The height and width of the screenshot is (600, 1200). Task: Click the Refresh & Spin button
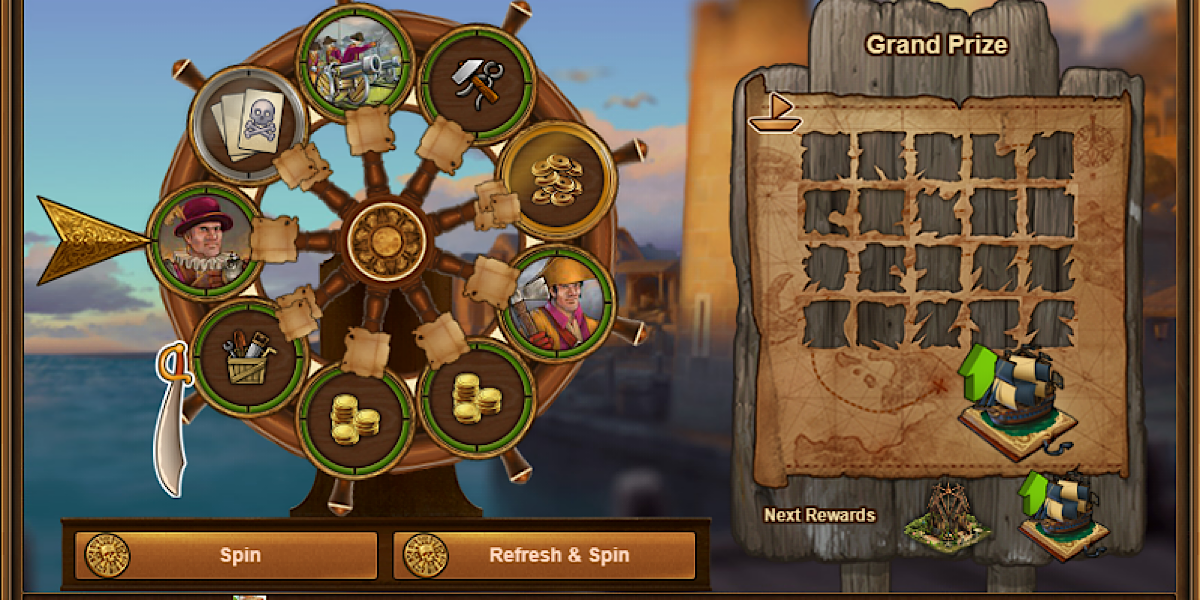point(544,555)
